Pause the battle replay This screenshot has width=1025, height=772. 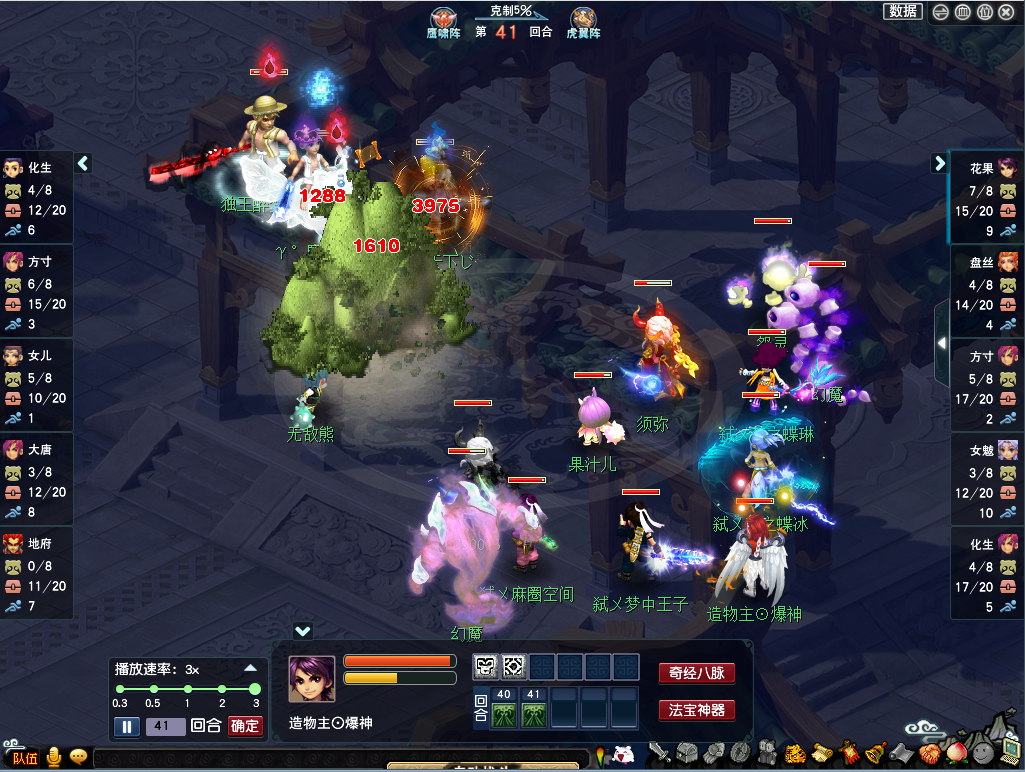(x=127, y=726)
